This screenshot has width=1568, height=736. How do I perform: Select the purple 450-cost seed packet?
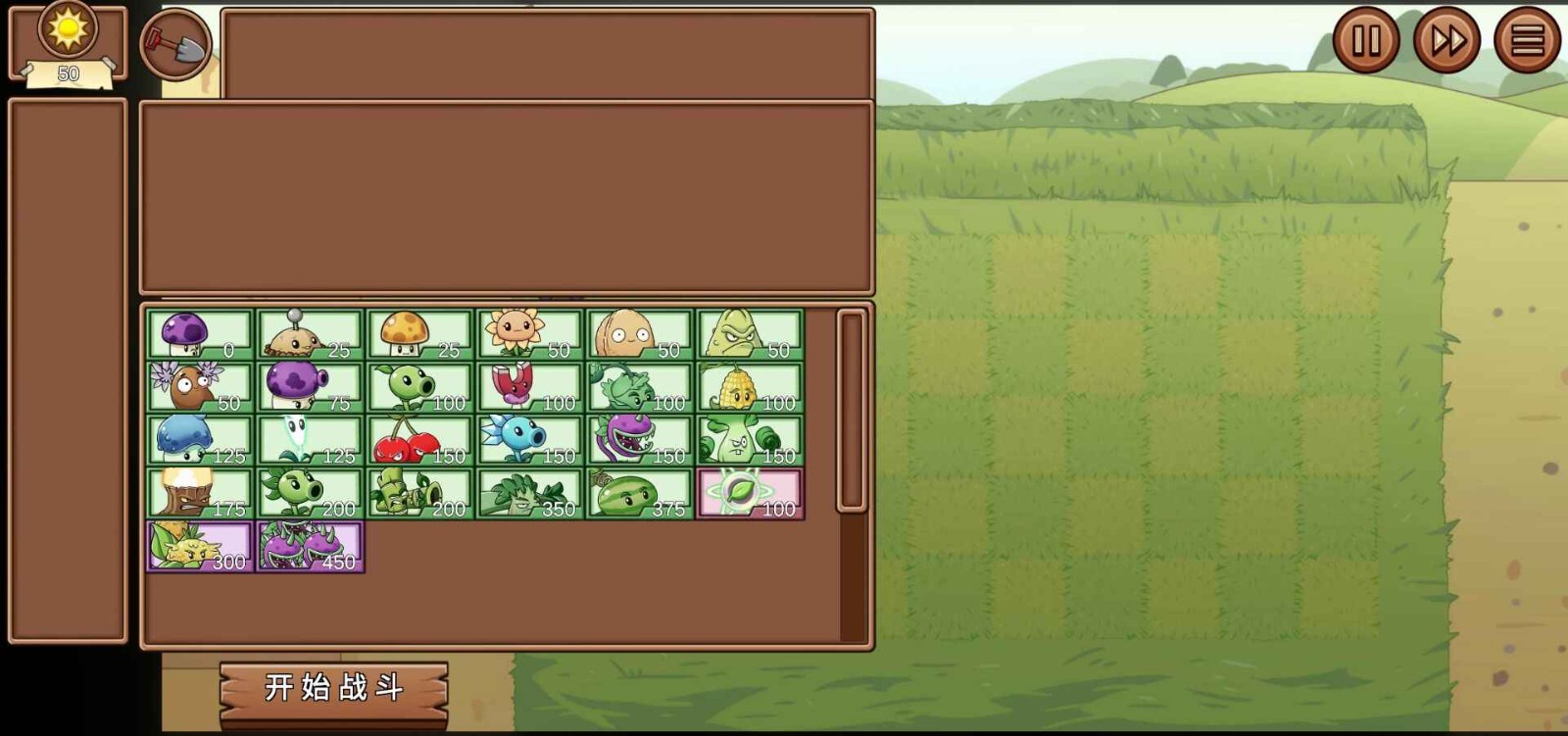pyautogui.click(x=309, y=549)
